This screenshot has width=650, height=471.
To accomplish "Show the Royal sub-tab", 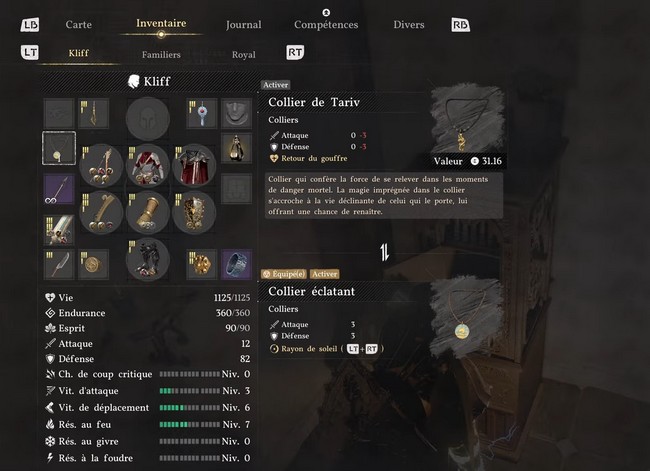I will pos(243,54).
